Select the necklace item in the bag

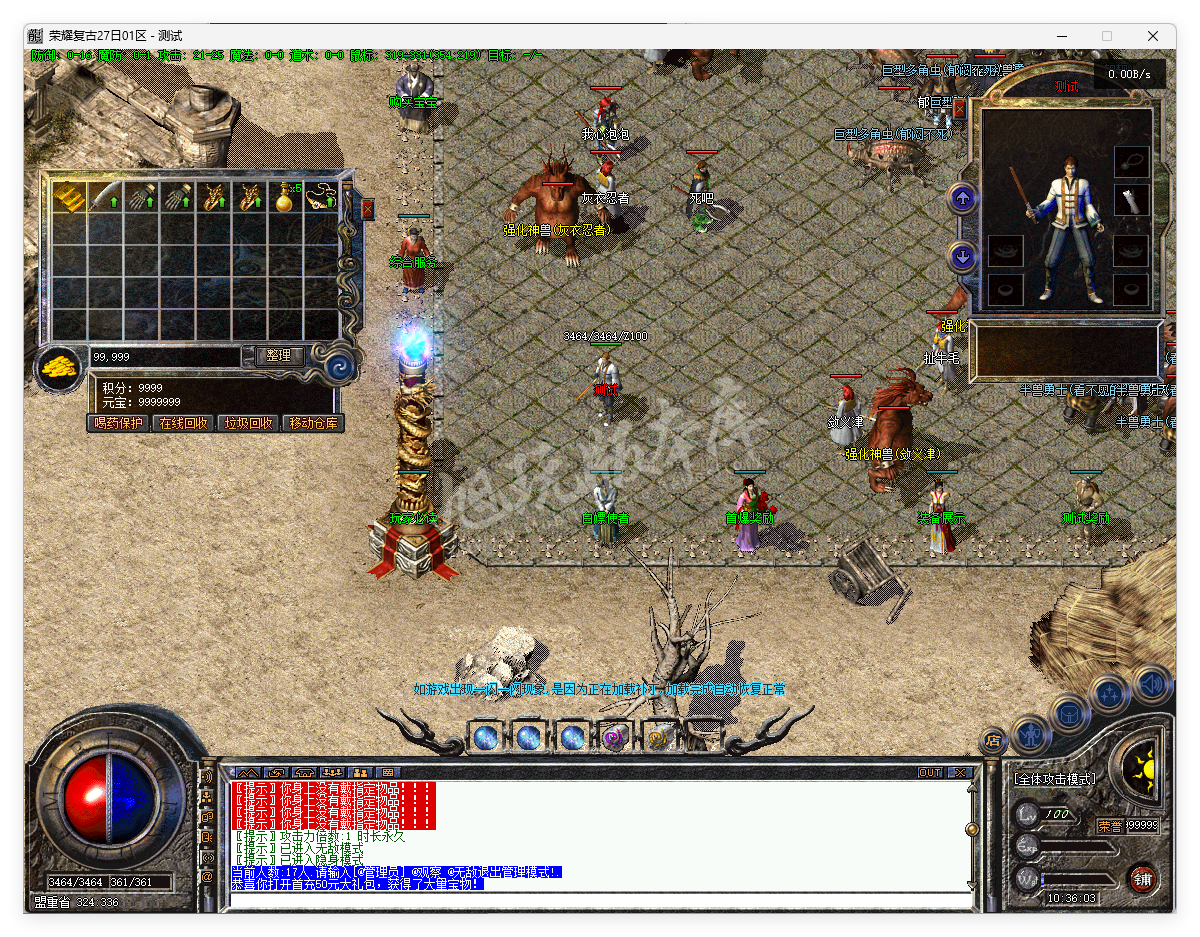(321, 197)
